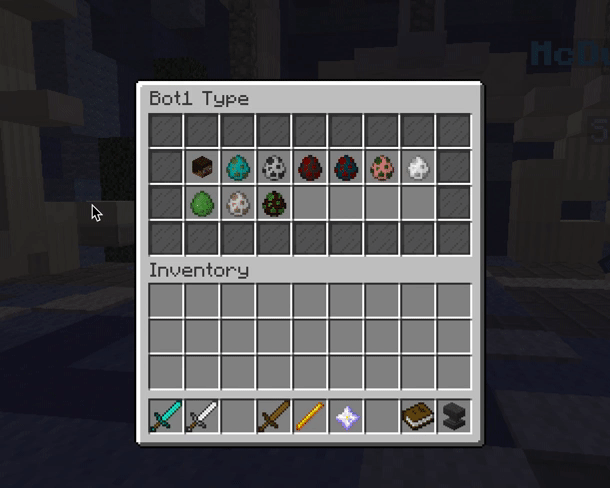Choose the dark blue and red spawn egg
Screen dimensions: 610x488
[346, 167]
